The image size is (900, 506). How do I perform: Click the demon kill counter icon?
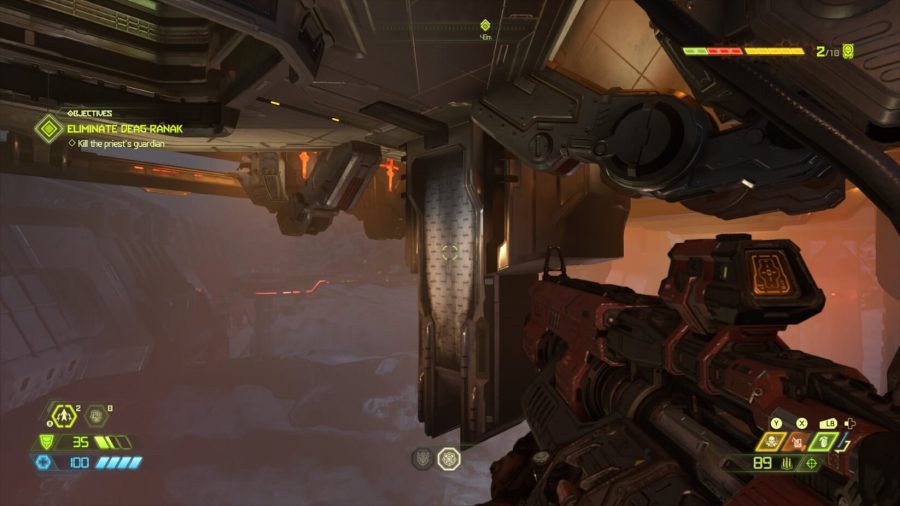848,50
